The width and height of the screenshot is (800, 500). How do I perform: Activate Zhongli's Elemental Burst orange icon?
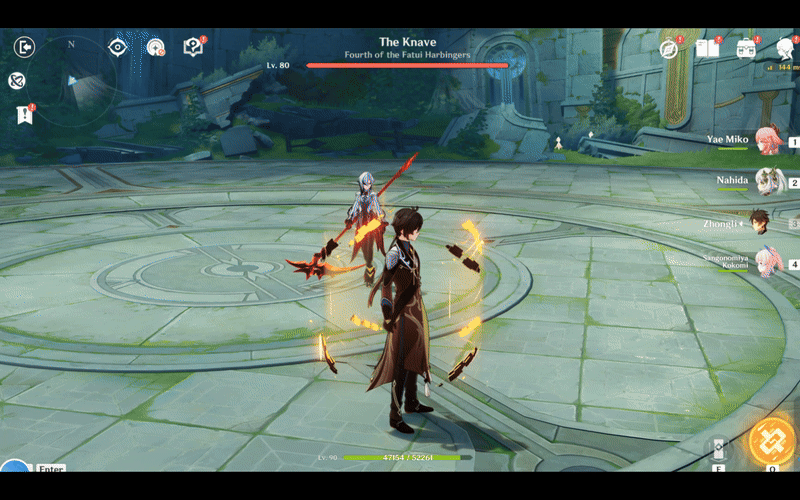772,441
